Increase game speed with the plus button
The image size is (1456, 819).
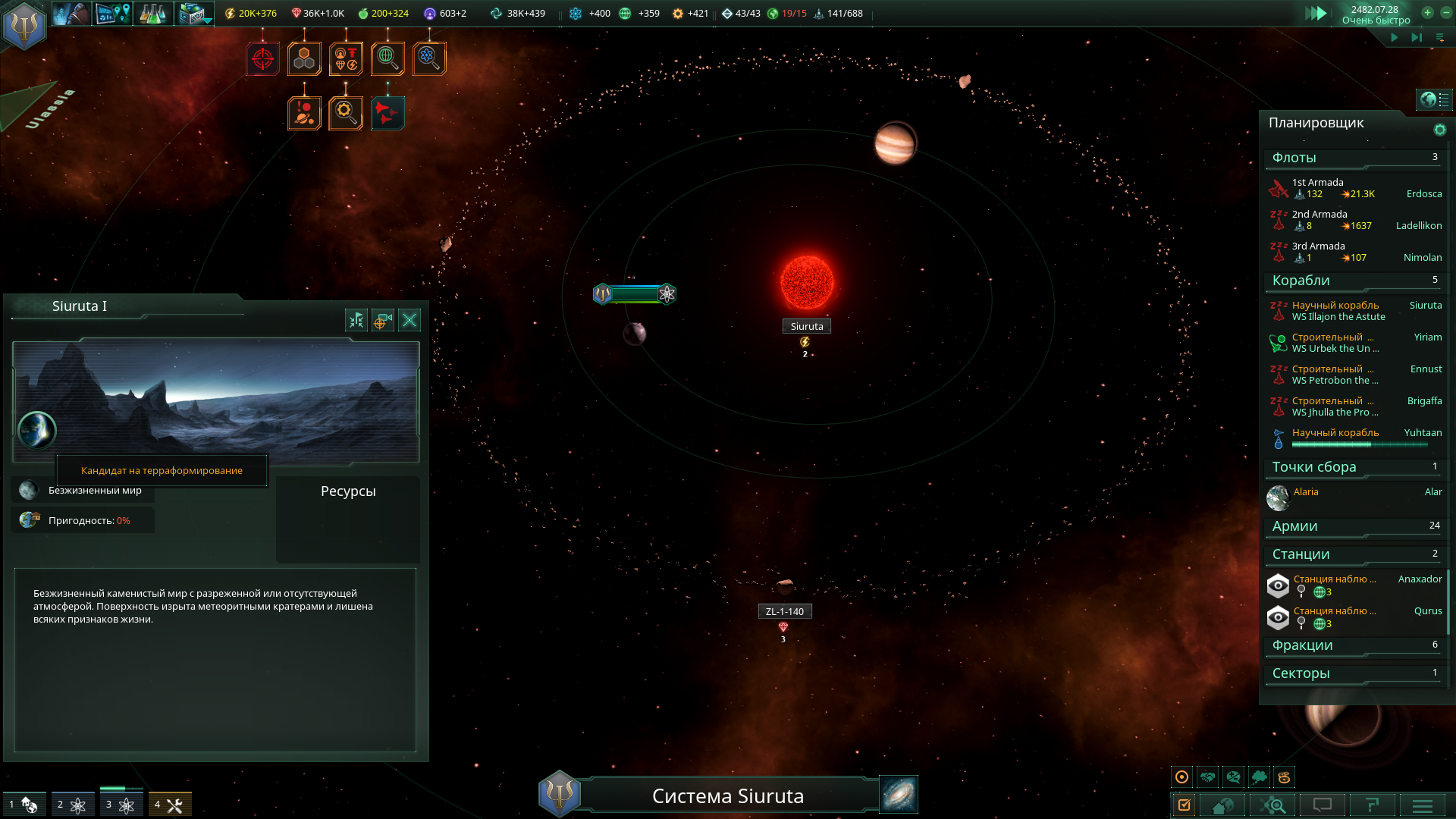pyautogui.click(x=1427, y=13)
